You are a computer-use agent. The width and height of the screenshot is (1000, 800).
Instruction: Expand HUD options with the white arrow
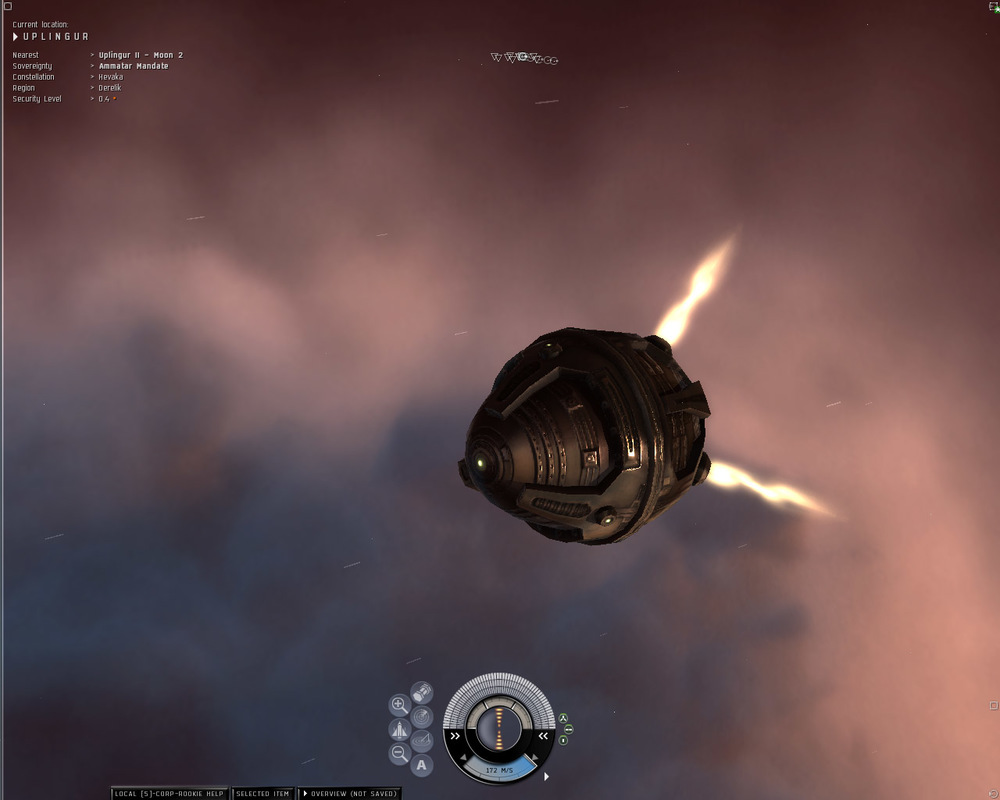point(546,776)
